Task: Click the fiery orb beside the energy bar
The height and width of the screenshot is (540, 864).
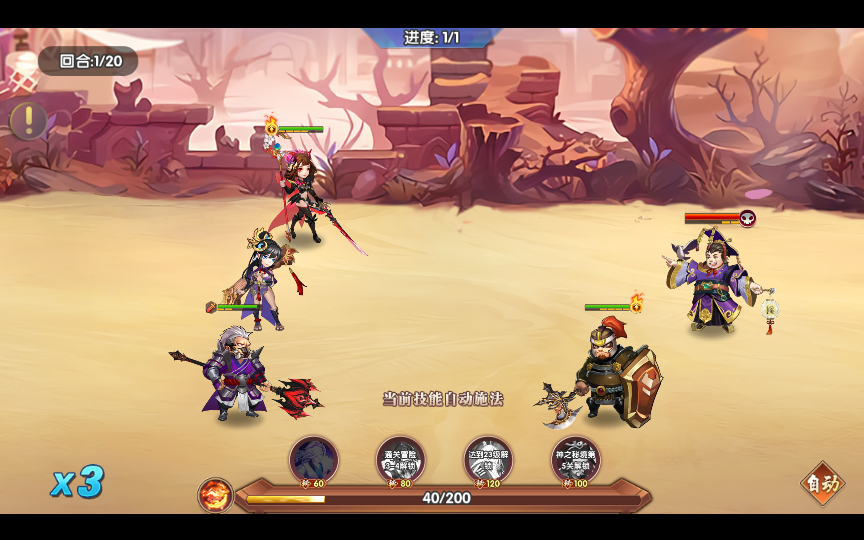Action: 215,495
